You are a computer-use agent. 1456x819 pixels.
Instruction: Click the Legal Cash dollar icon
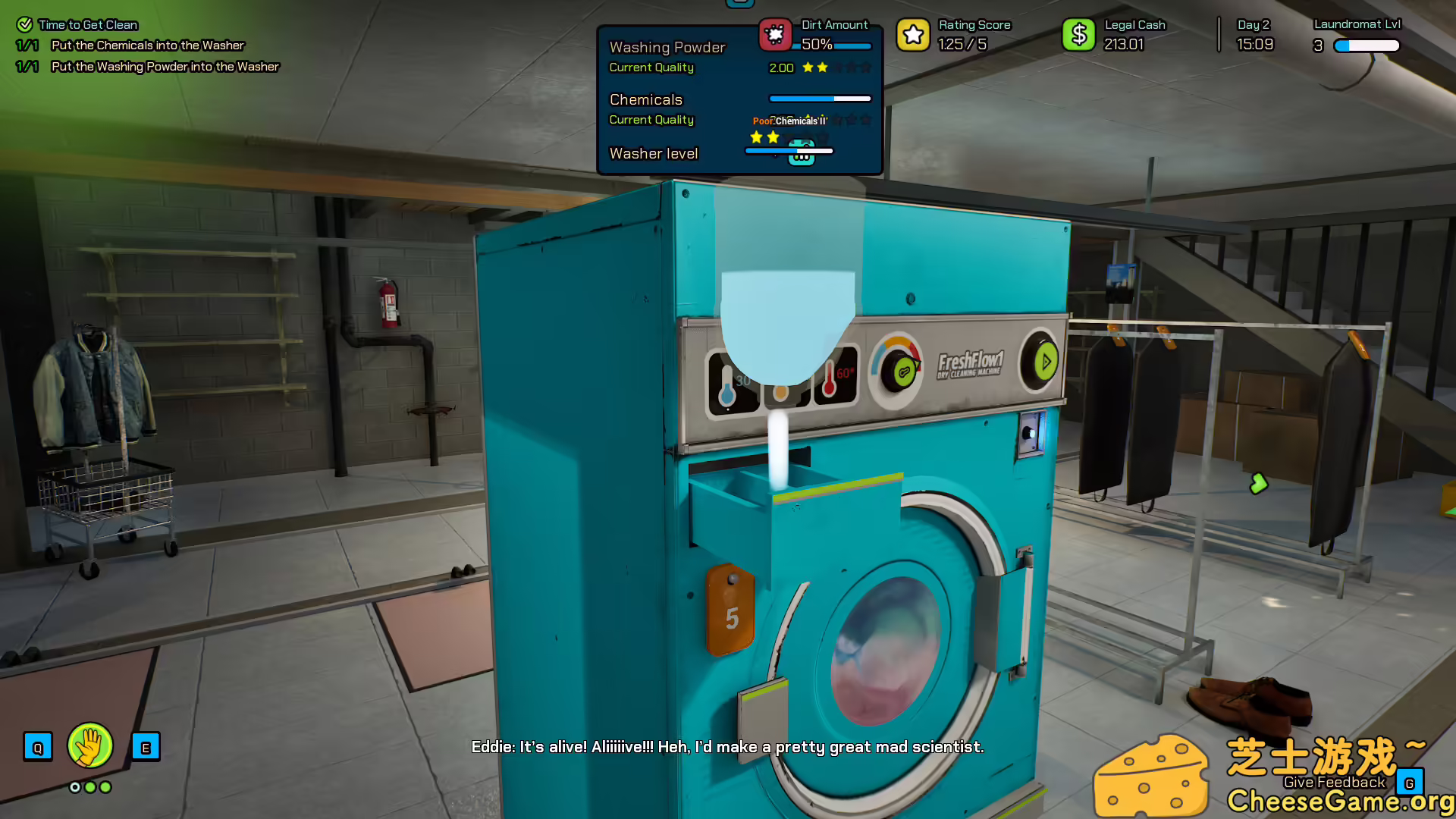[1078, 34]
